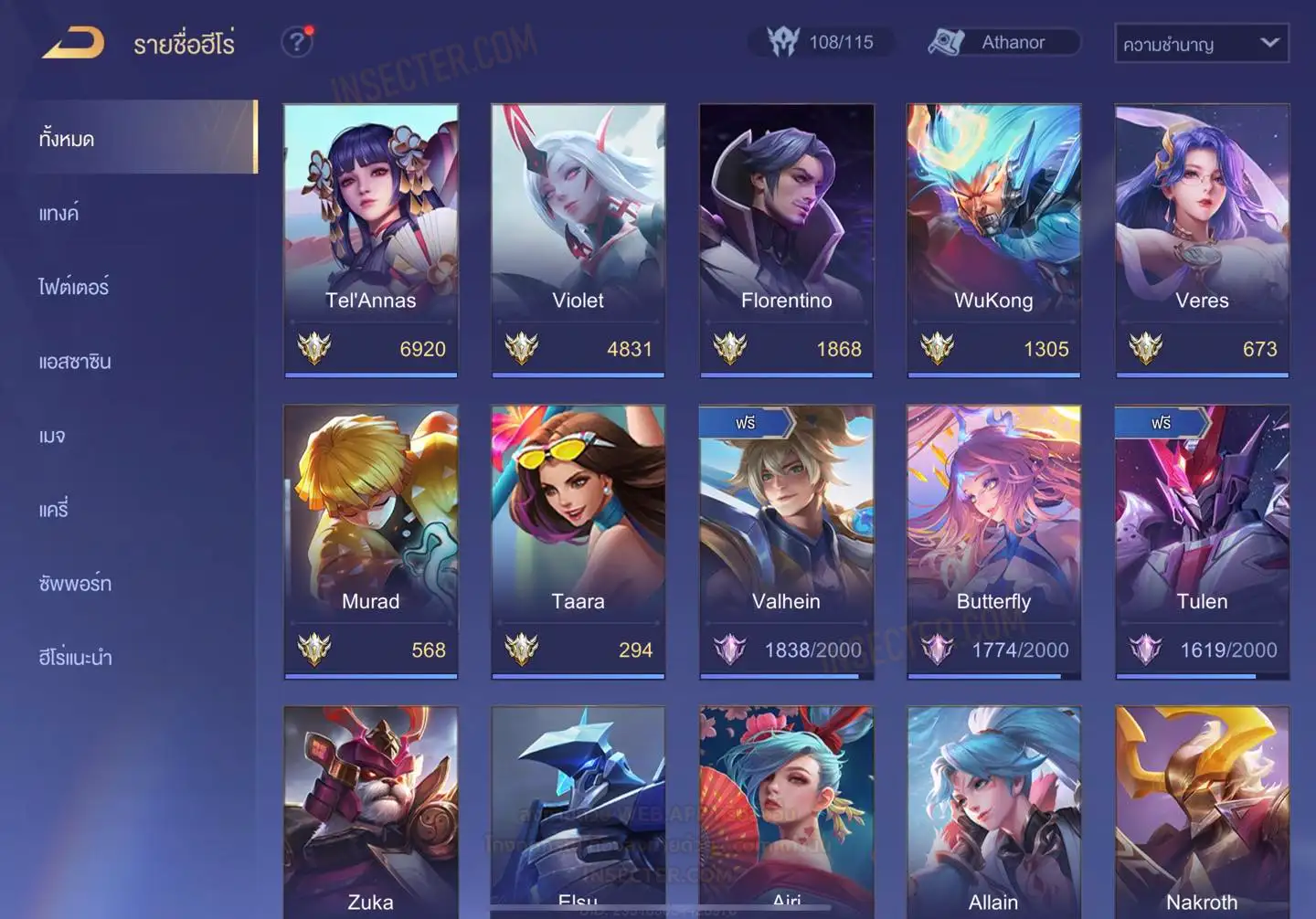Go back using the gold arrow button
This screenshot has width=1316, height=919.
pos(73,43)
